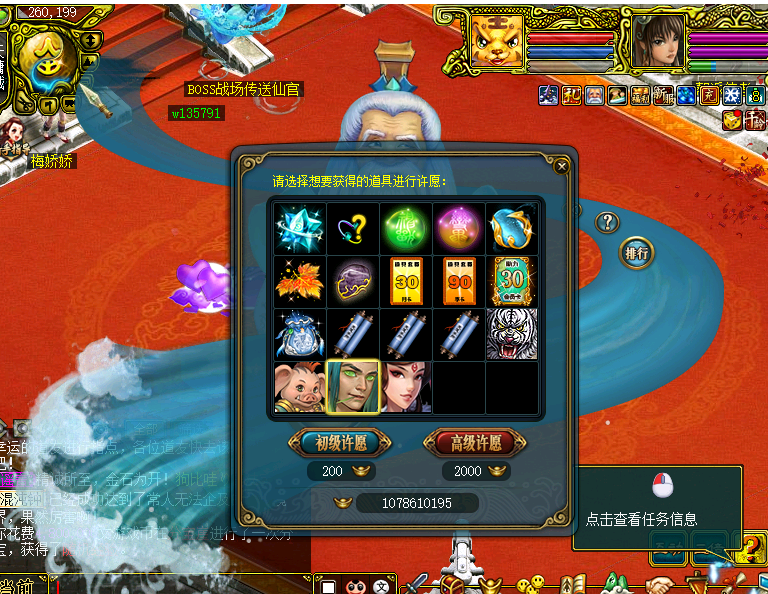Open the 排行 ranking button
Screen dimensions: 768x594
click(x=637, y=252)
